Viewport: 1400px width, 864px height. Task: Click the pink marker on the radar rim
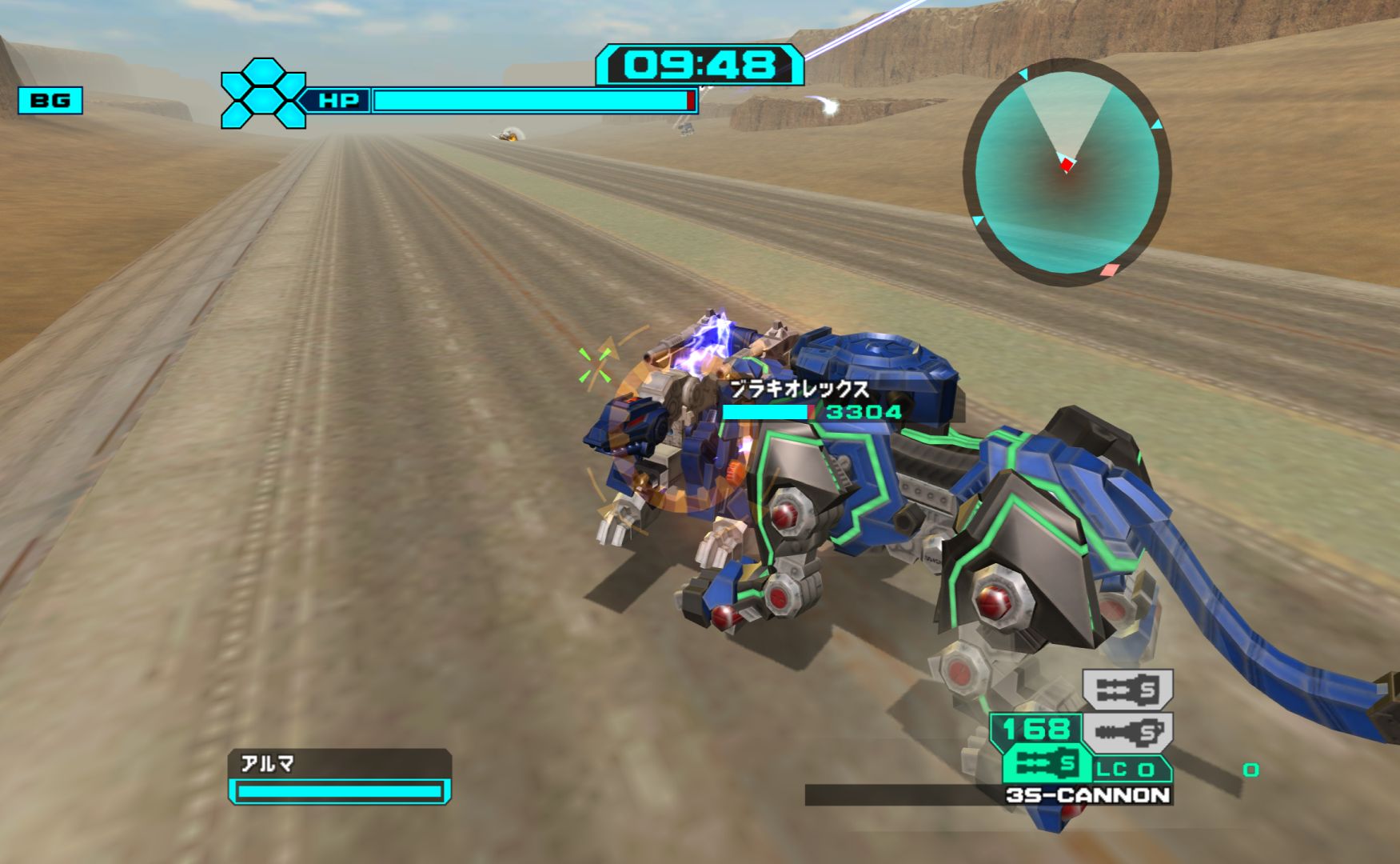tap(1108, 270)
